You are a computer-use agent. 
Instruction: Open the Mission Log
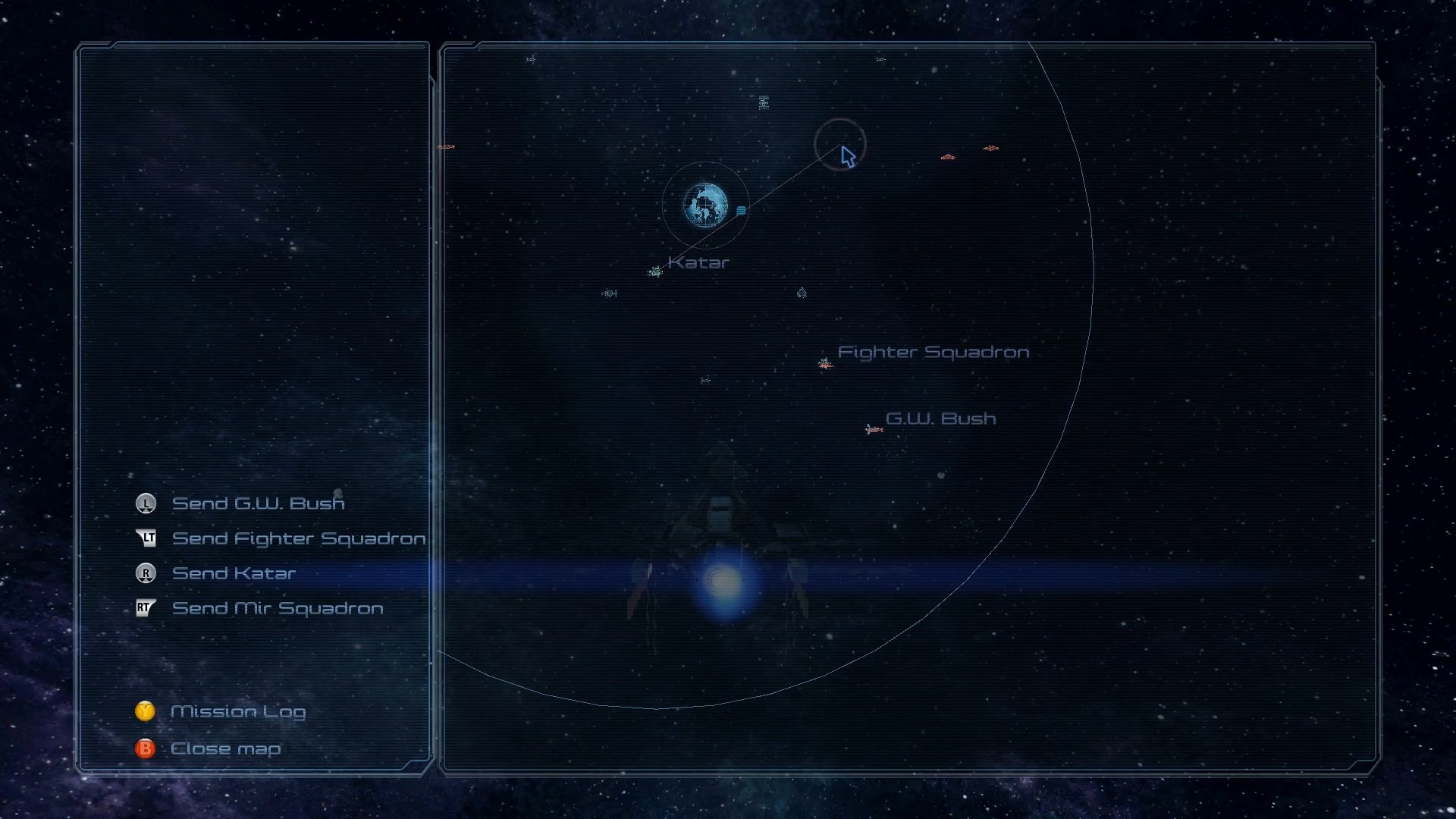click(x=237, y=711)
